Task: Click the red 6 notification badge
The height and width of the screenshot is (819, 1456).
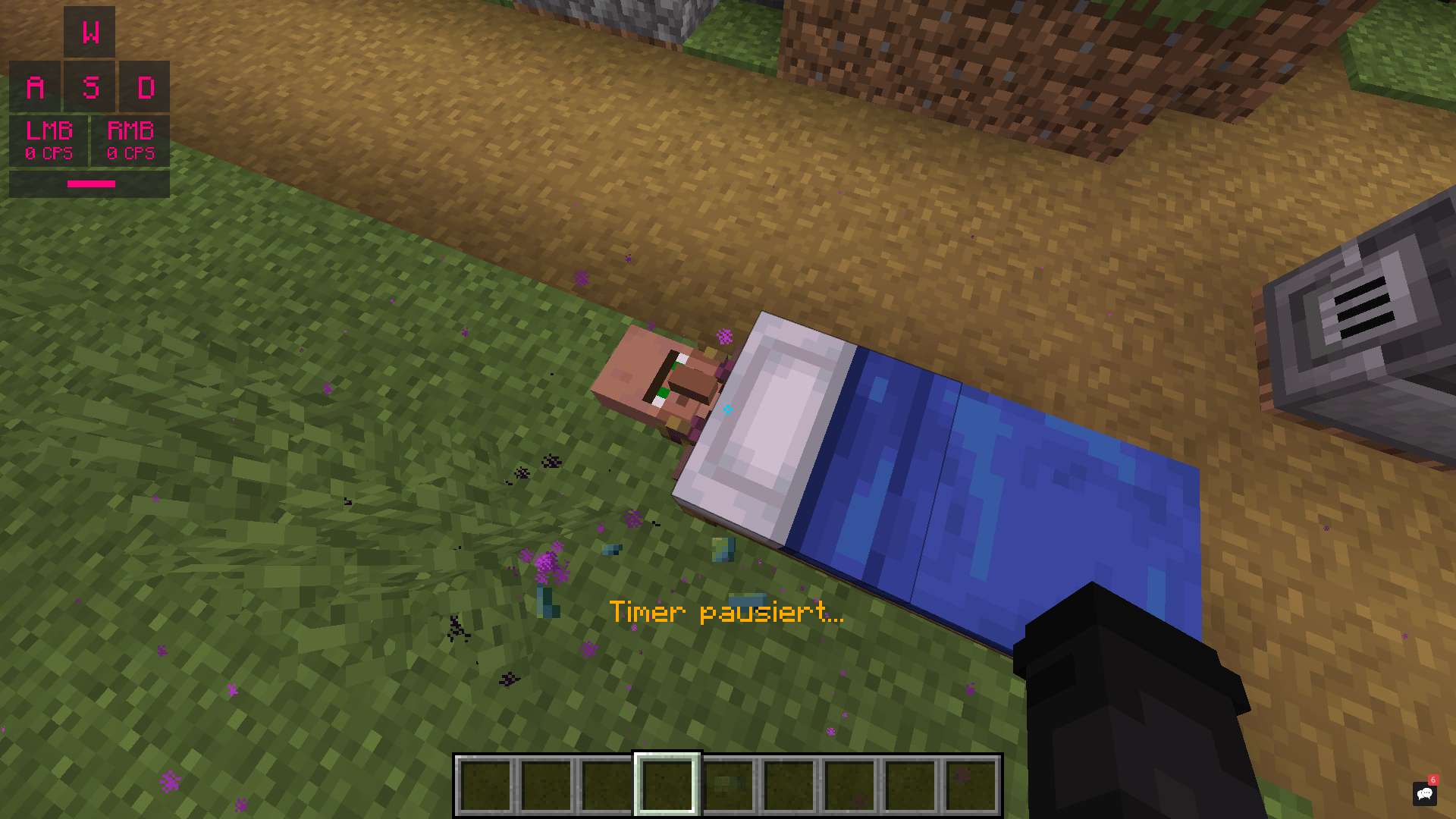Action: 1432,780
